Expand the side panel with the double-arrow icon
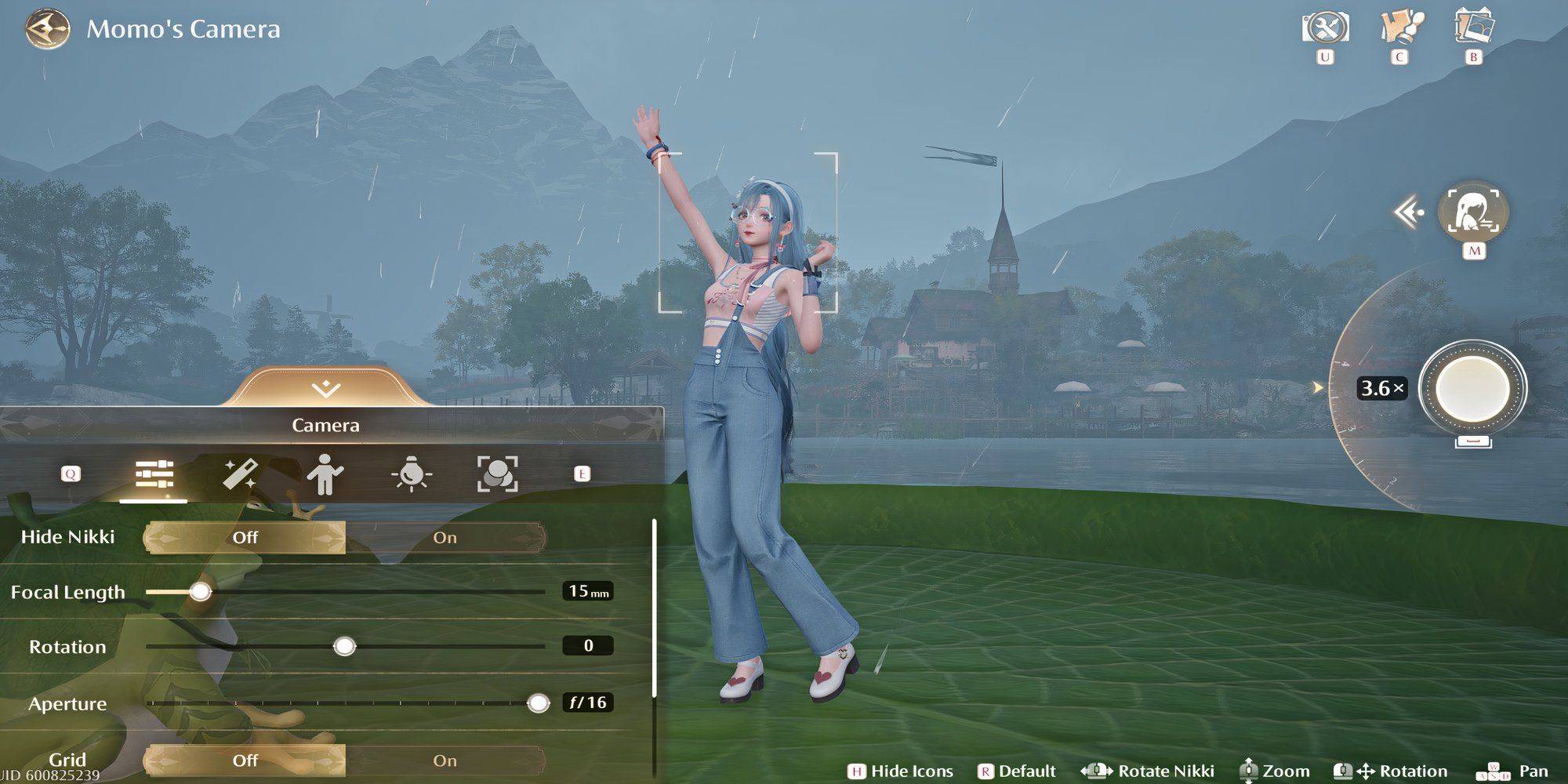 click(x=1408, y=212)
